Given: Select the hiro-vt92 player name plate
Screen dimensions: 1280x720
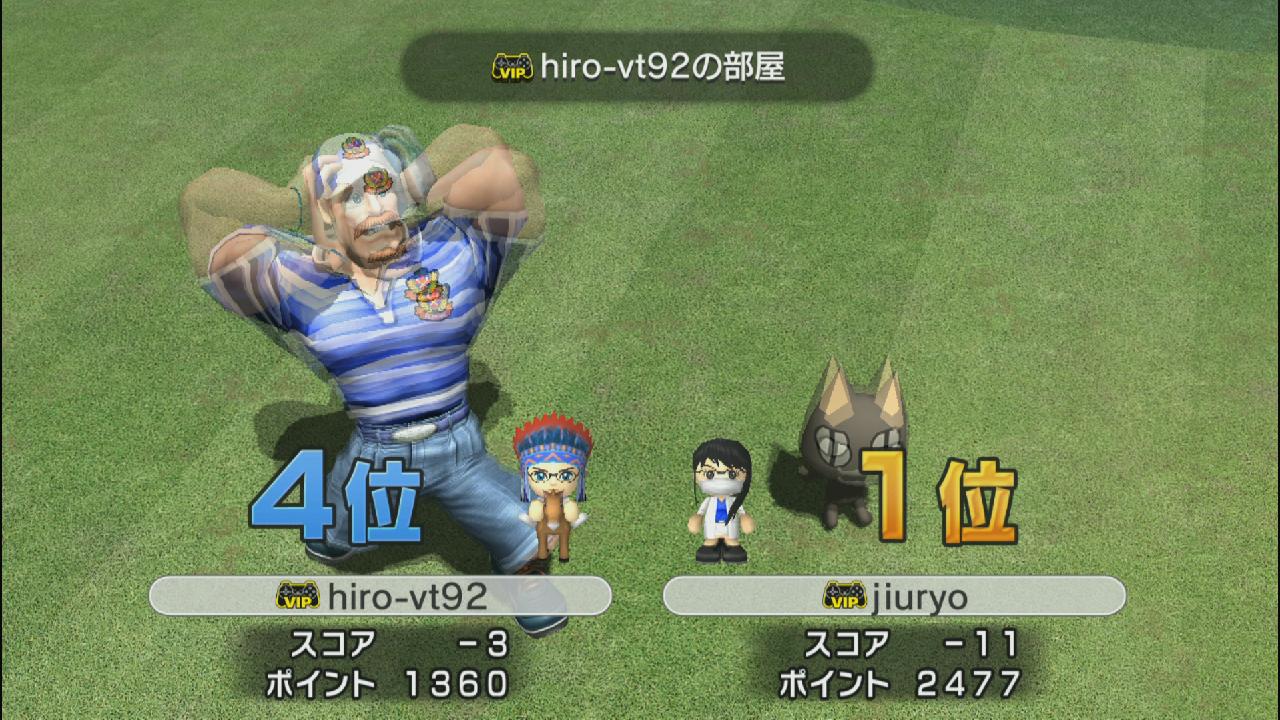Looking at the screenshot, I should (380, 596).
